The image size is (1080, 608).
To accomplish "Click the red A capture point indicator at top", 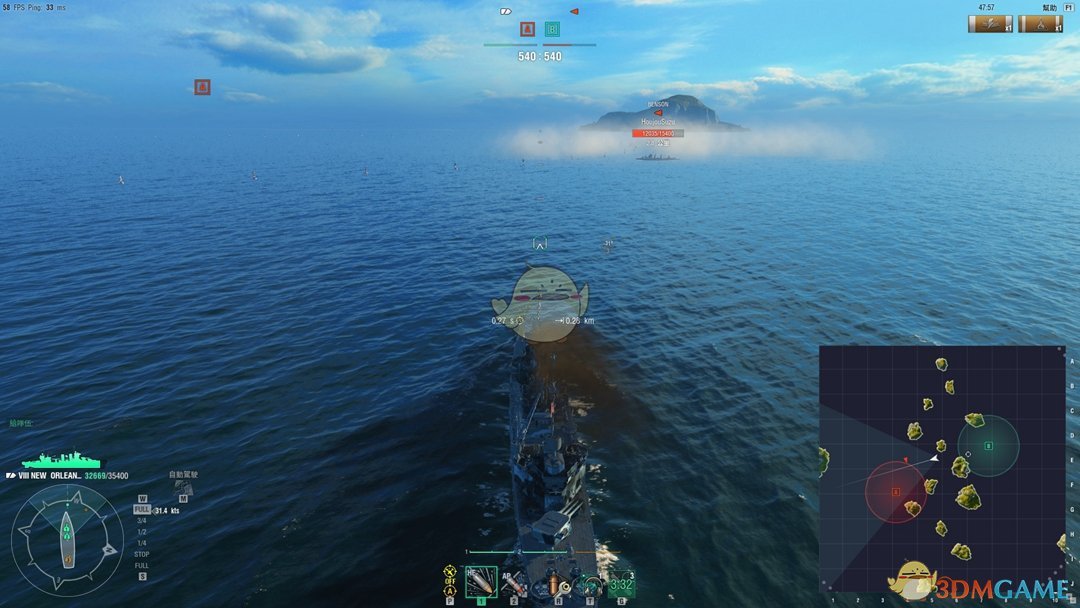I will 527,29.
